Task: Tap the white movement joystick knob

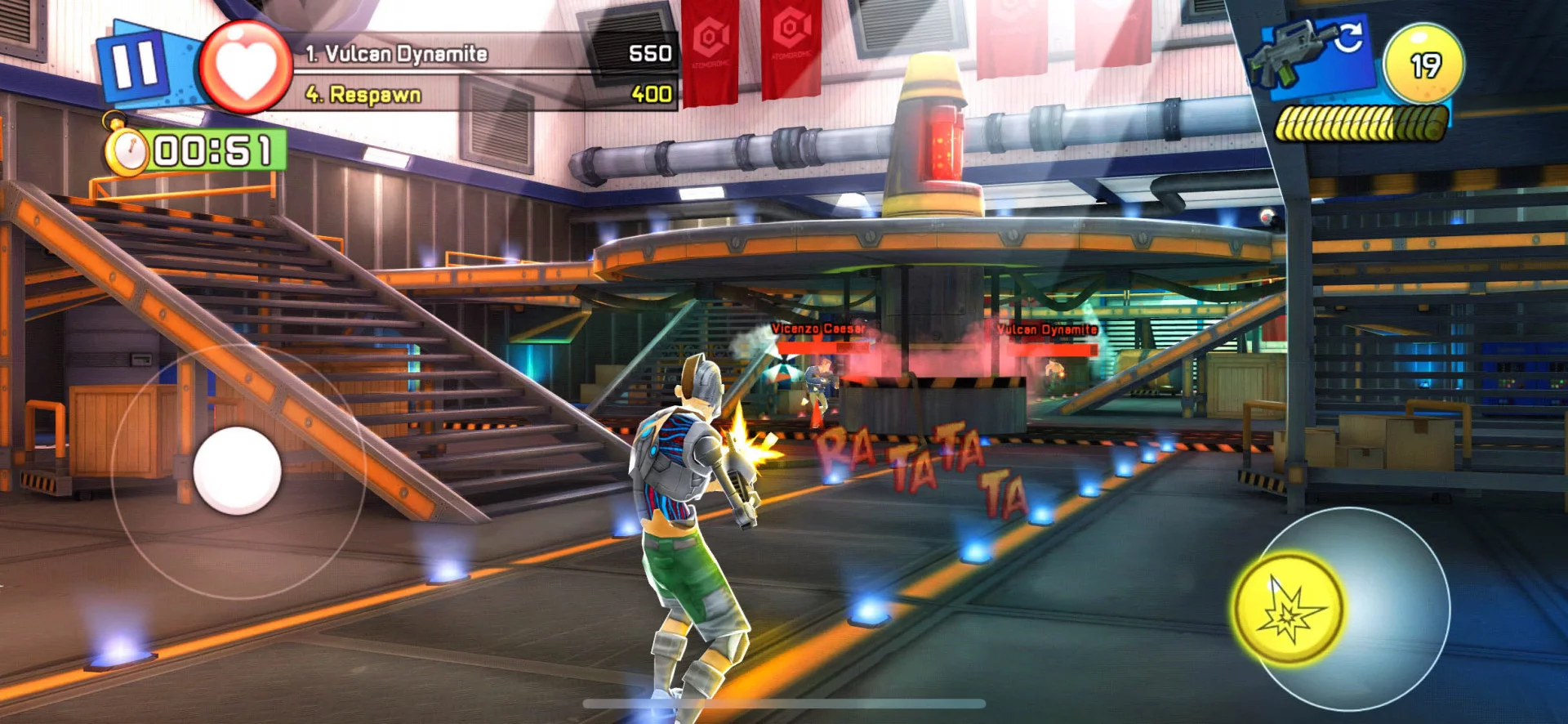Action: [237, 471]
